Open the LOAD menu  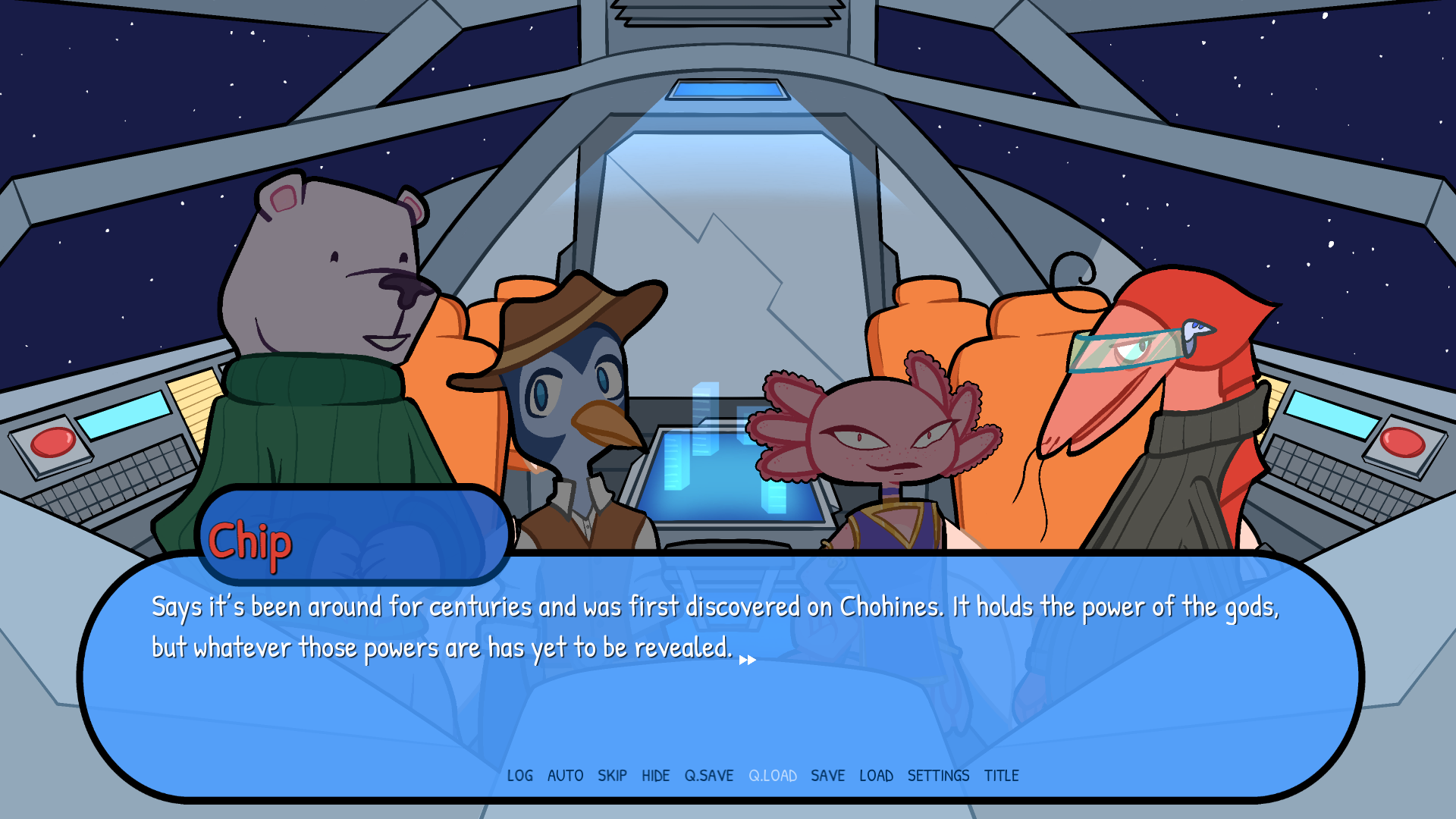point(877,776)
